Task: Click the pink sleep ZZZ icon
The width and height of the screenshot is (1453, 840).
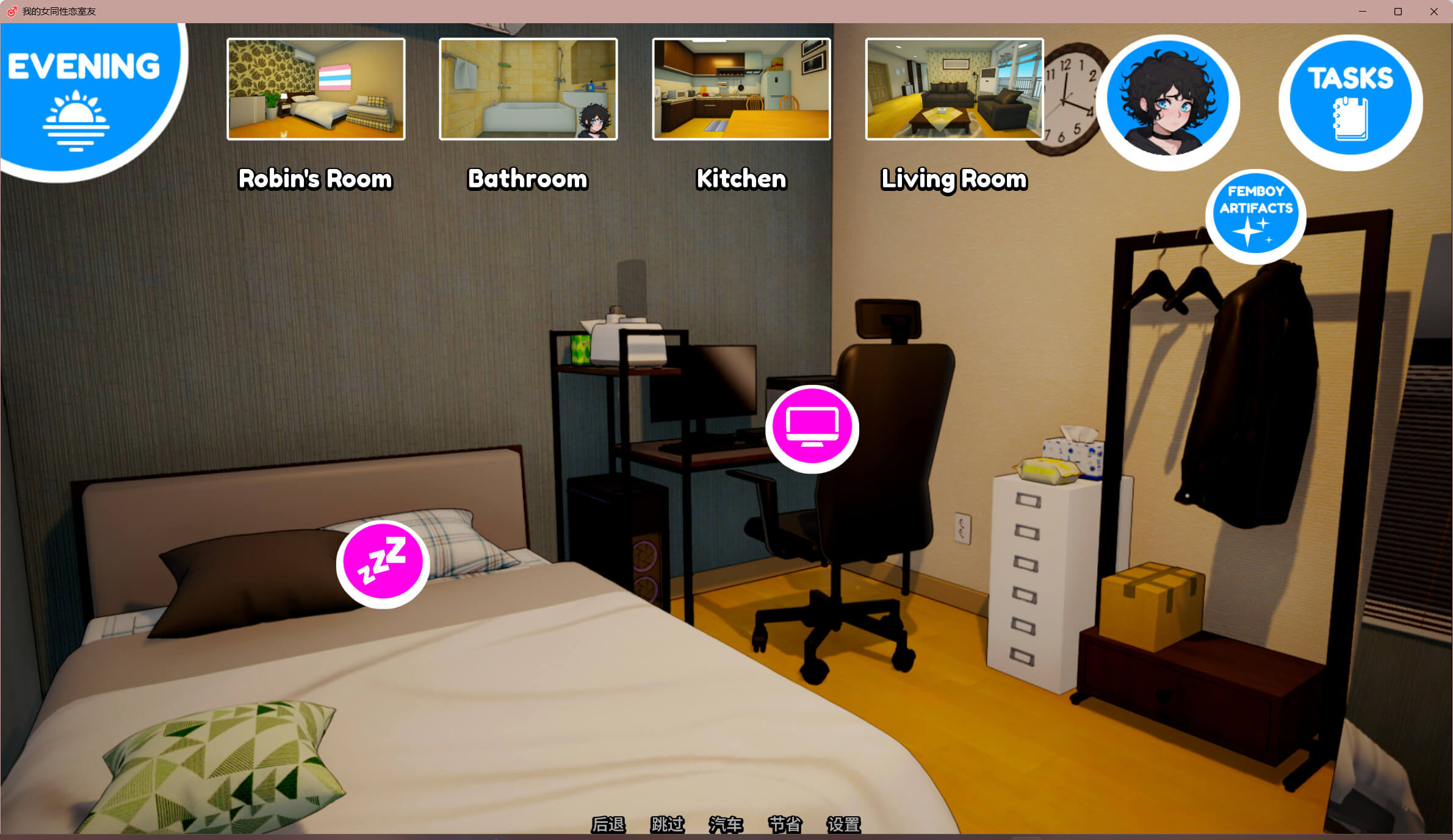Action: pyautogui.click(x=383, y=563)
